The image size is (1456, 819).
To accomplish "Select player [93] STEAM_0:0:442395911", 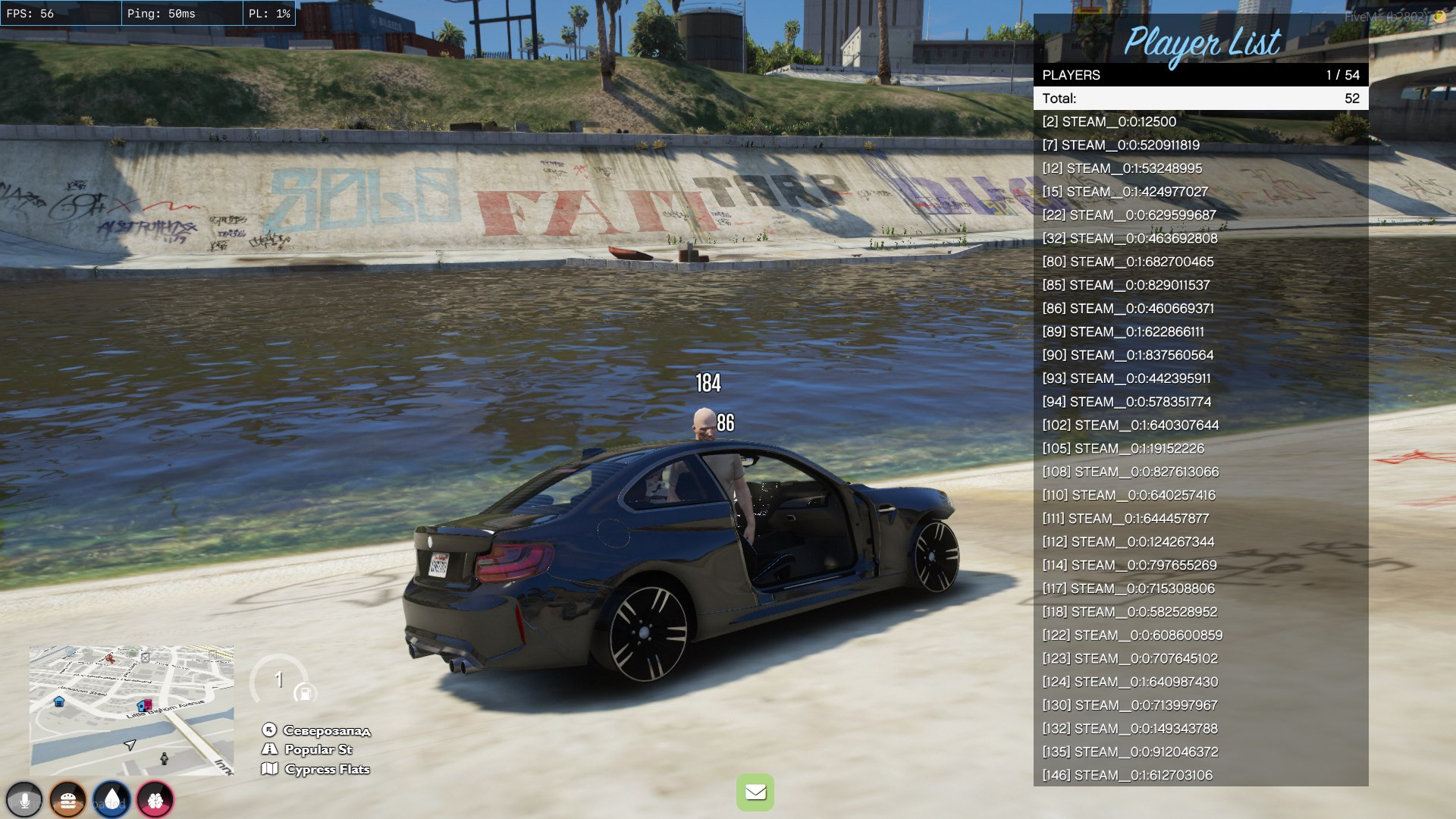I will [x=1200, y=378].
